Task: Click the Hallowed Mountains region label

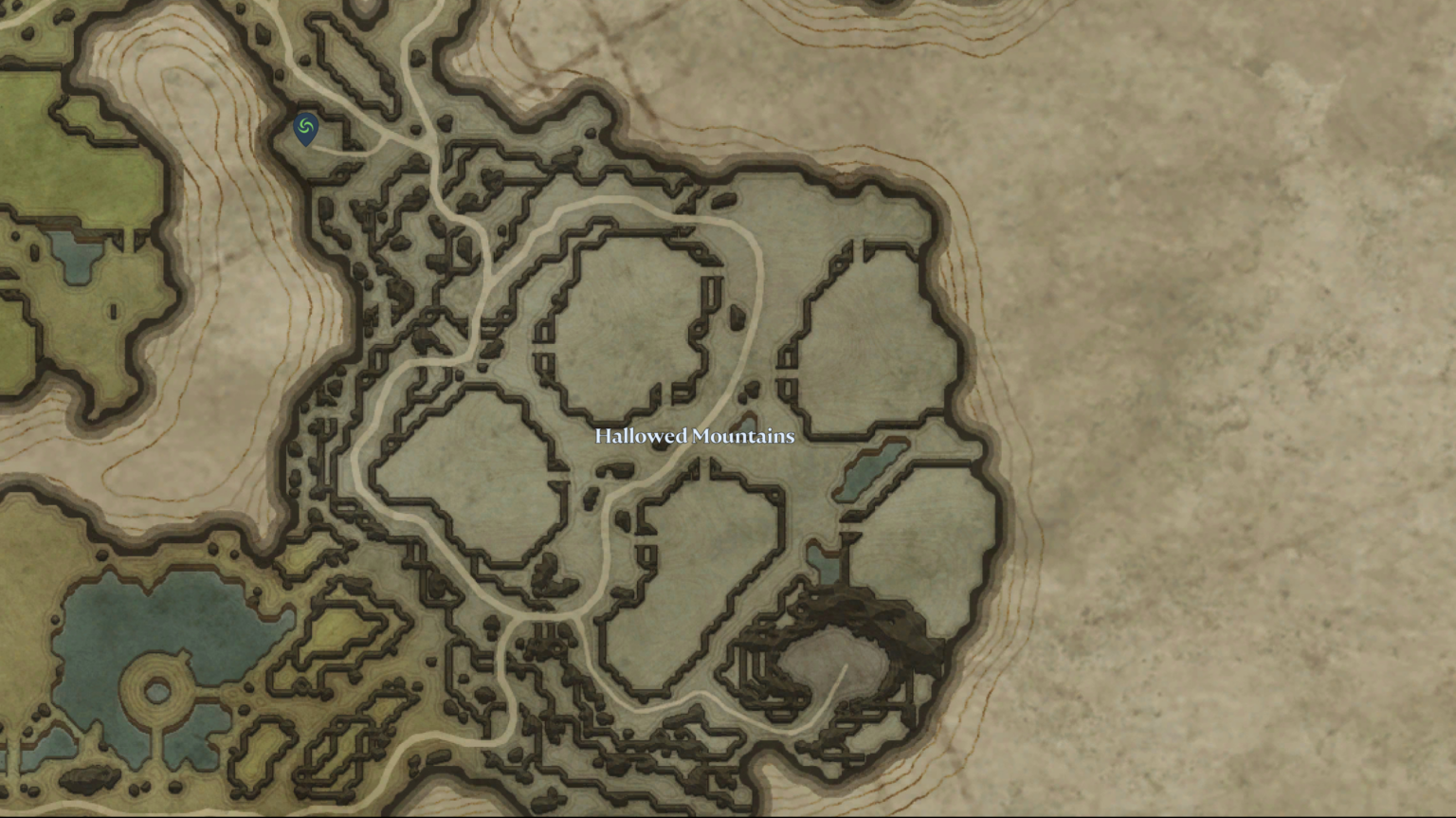Action: coord(694,437)
